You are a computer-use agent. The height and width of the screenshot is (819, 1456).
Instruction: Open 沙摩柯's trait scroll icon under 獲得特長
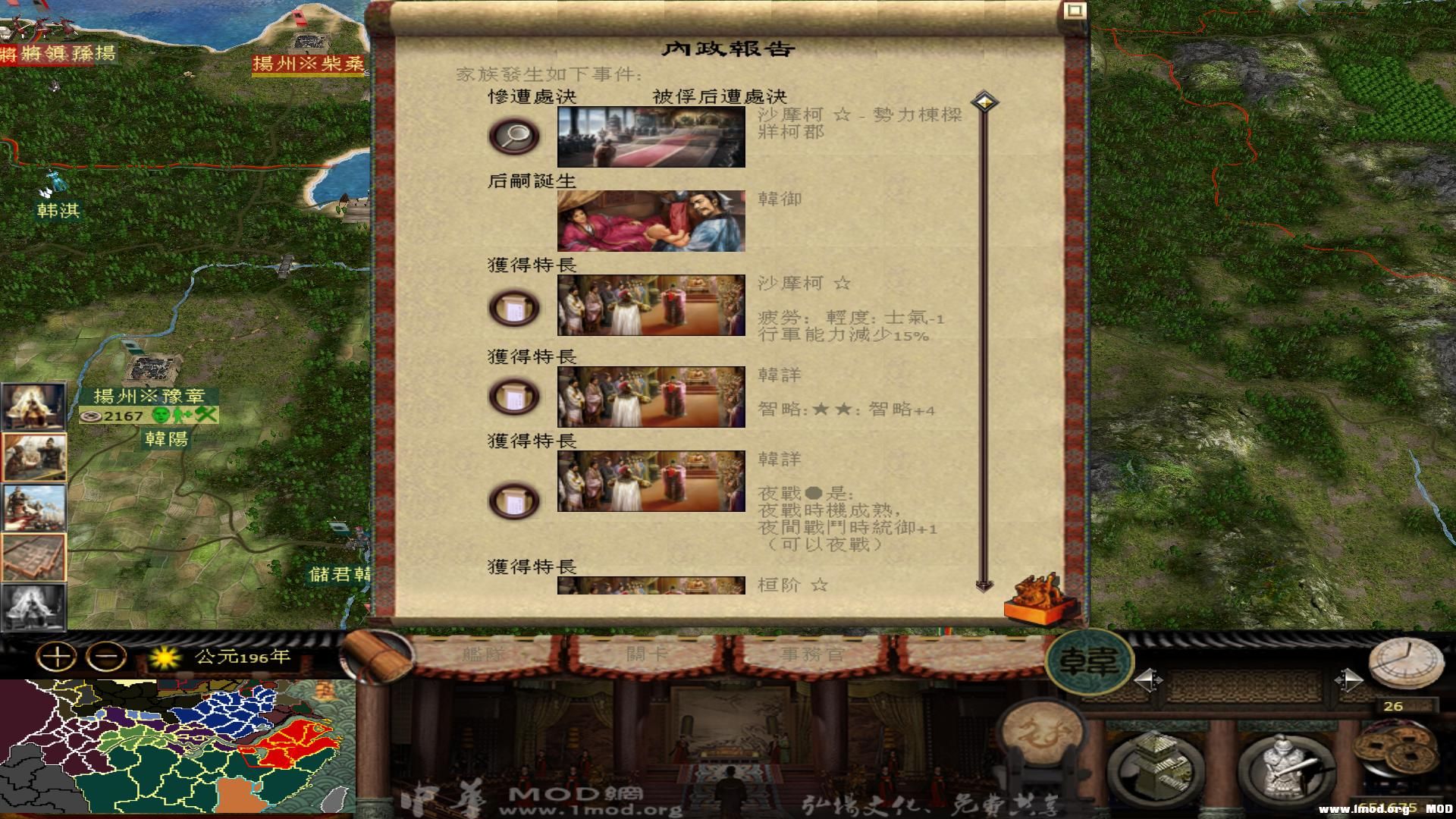click(514, 307)
